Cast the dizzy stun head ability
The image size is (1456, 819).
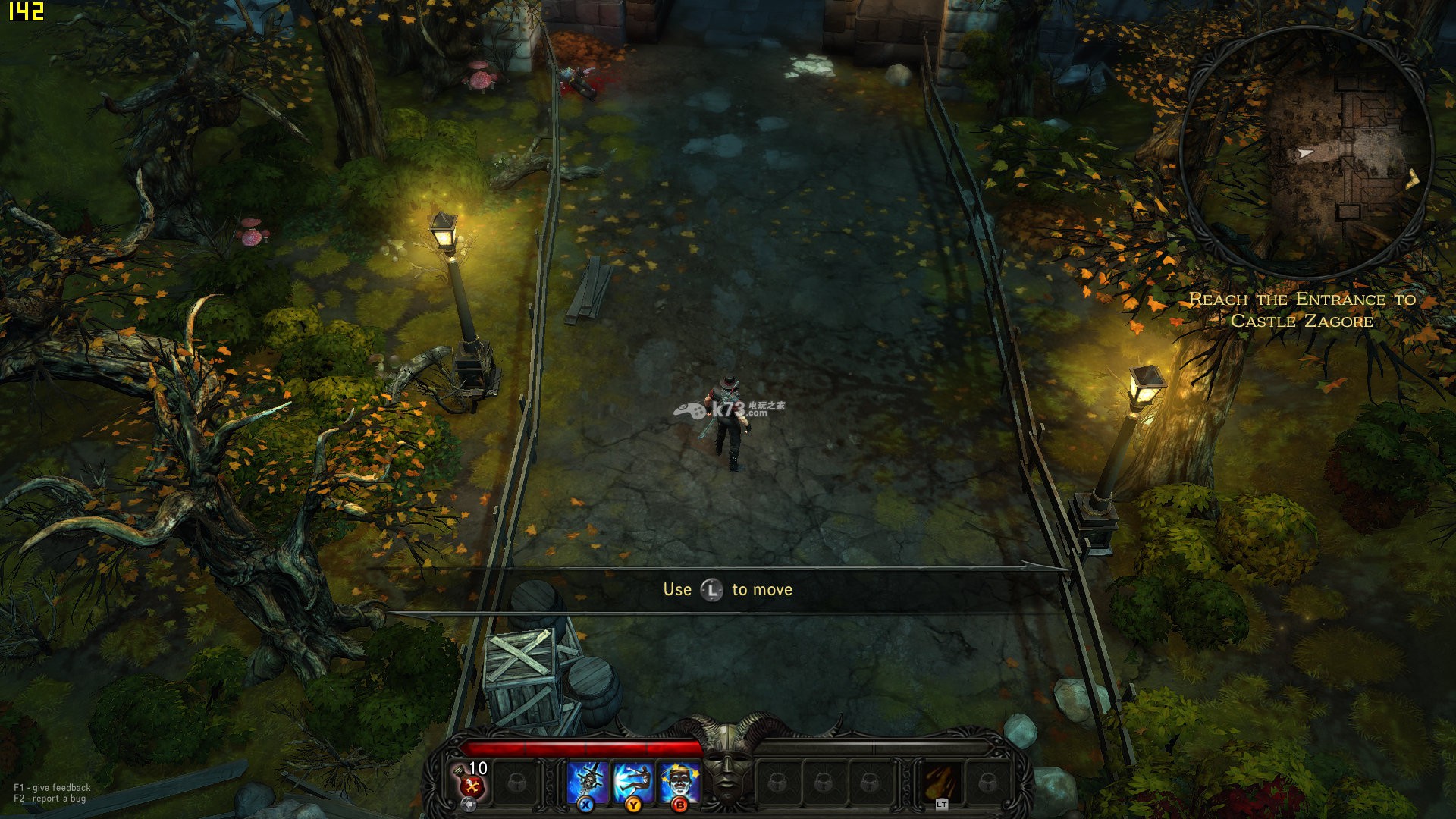pos(679,781)
